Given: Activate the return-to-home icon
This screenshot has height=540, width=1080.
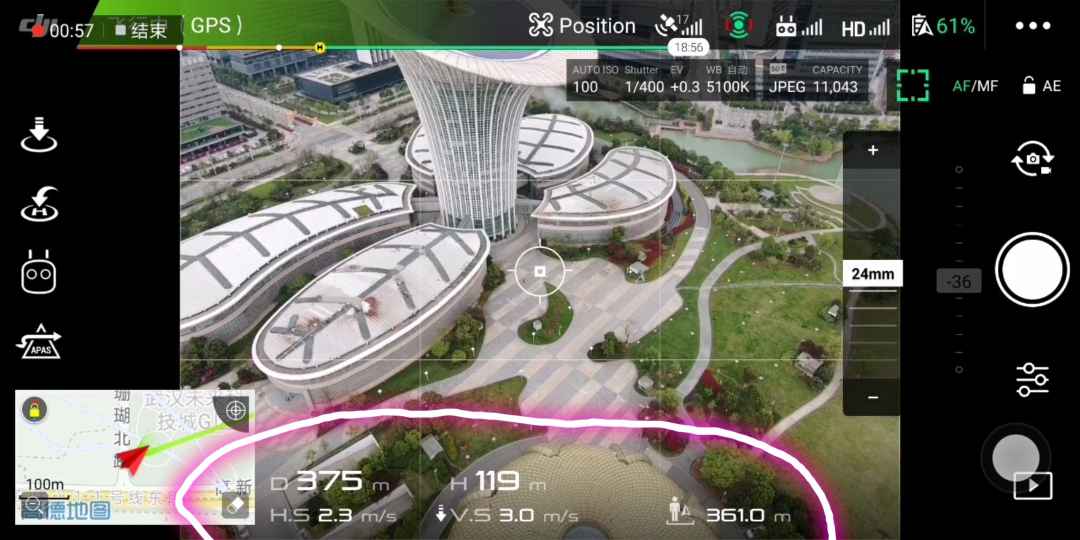Looking at the screenshot, I should coord(39,204).
